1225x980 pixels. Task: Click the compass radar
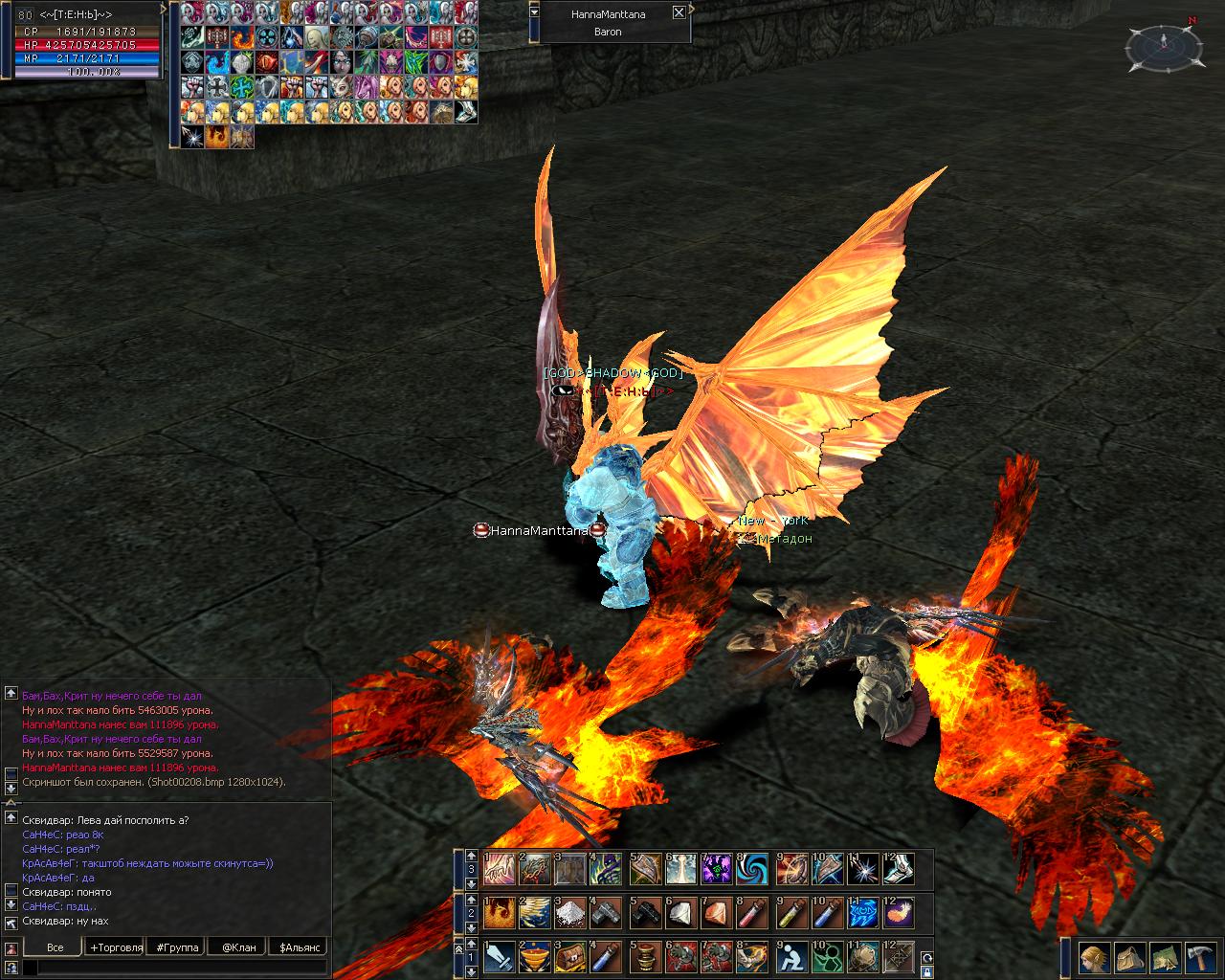point(1165,45)
